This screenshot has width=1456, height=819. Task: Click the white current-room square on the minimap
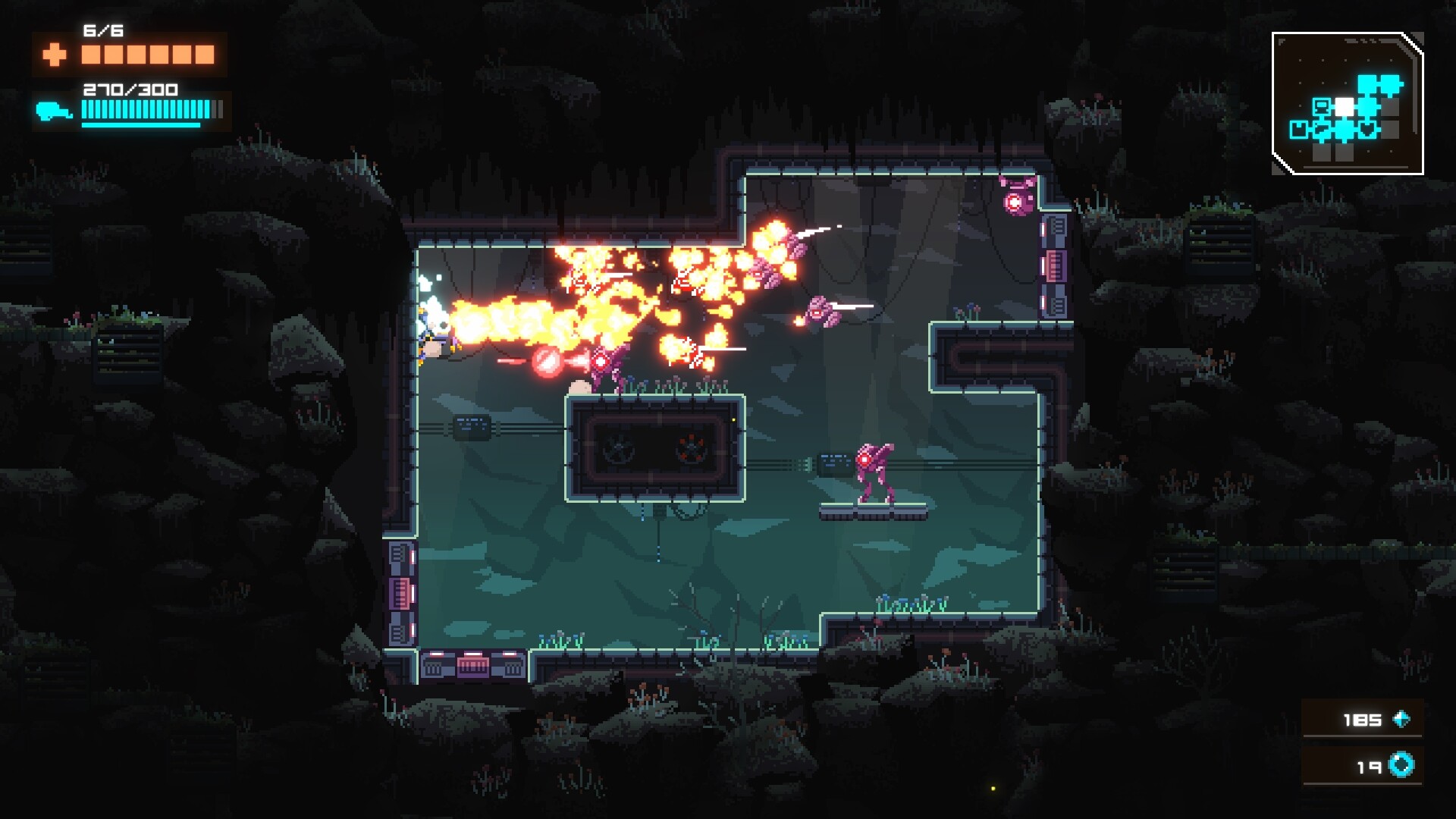(1345, 106)
